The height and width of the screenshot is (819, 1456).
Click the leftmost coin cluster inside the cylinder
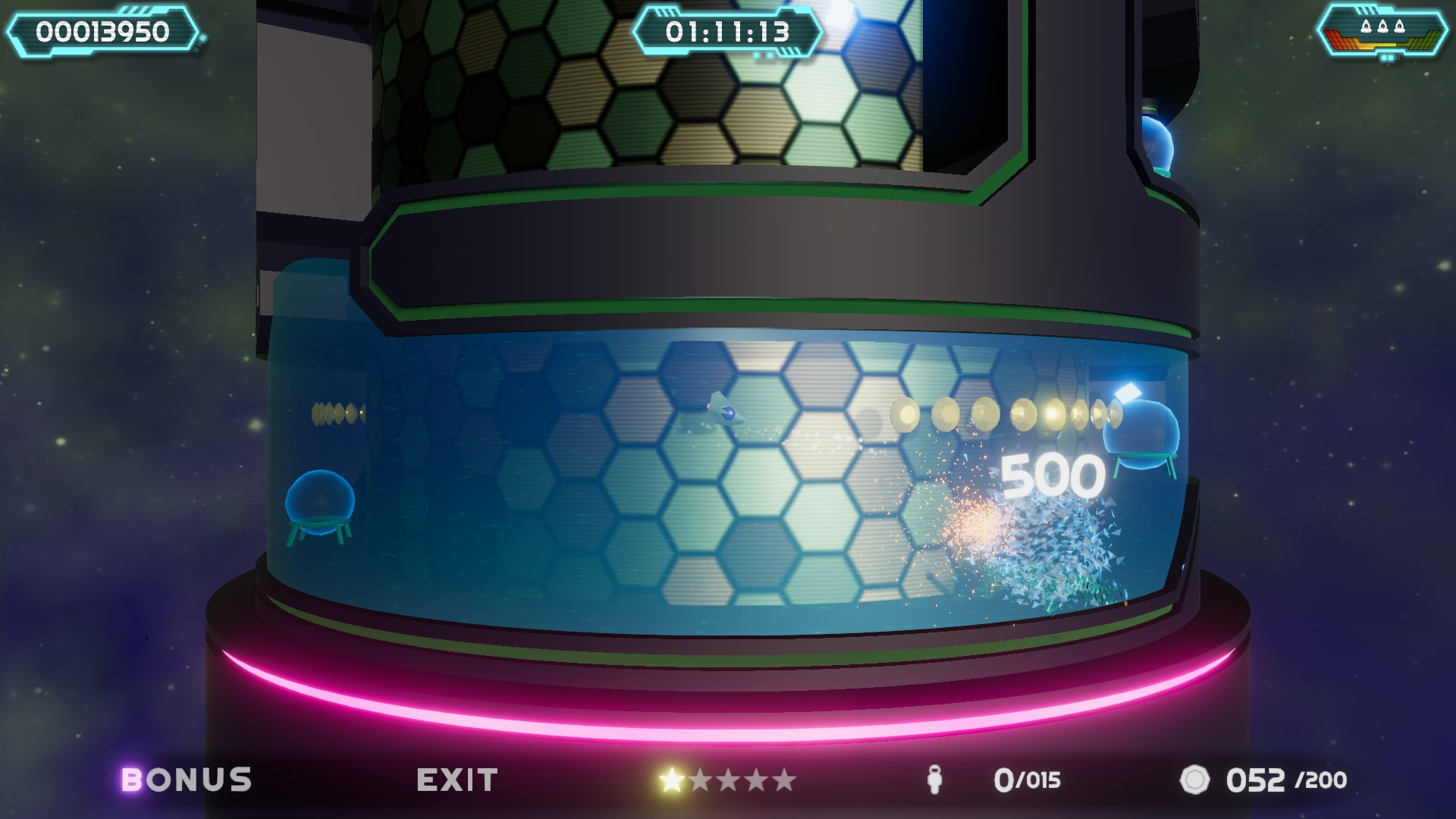pyautogui.click(x=336, y=410)
